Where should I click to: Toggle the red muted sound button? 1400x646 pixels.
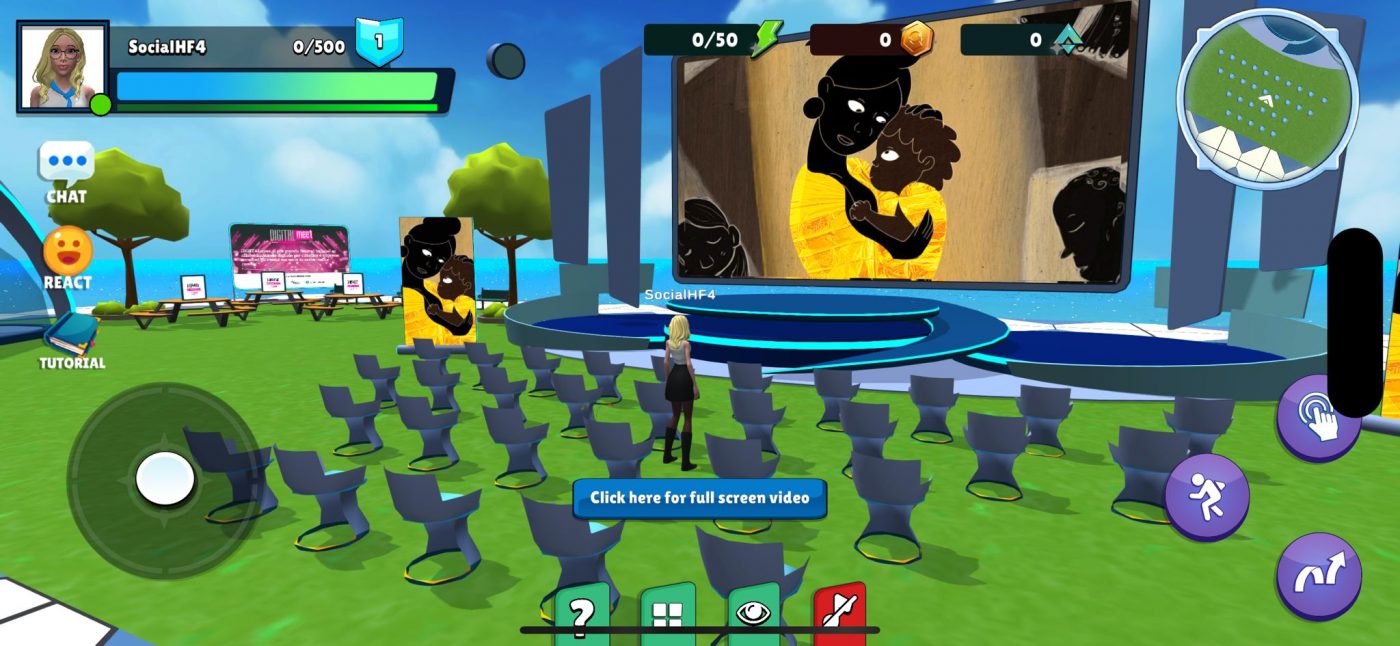[839, 612]
